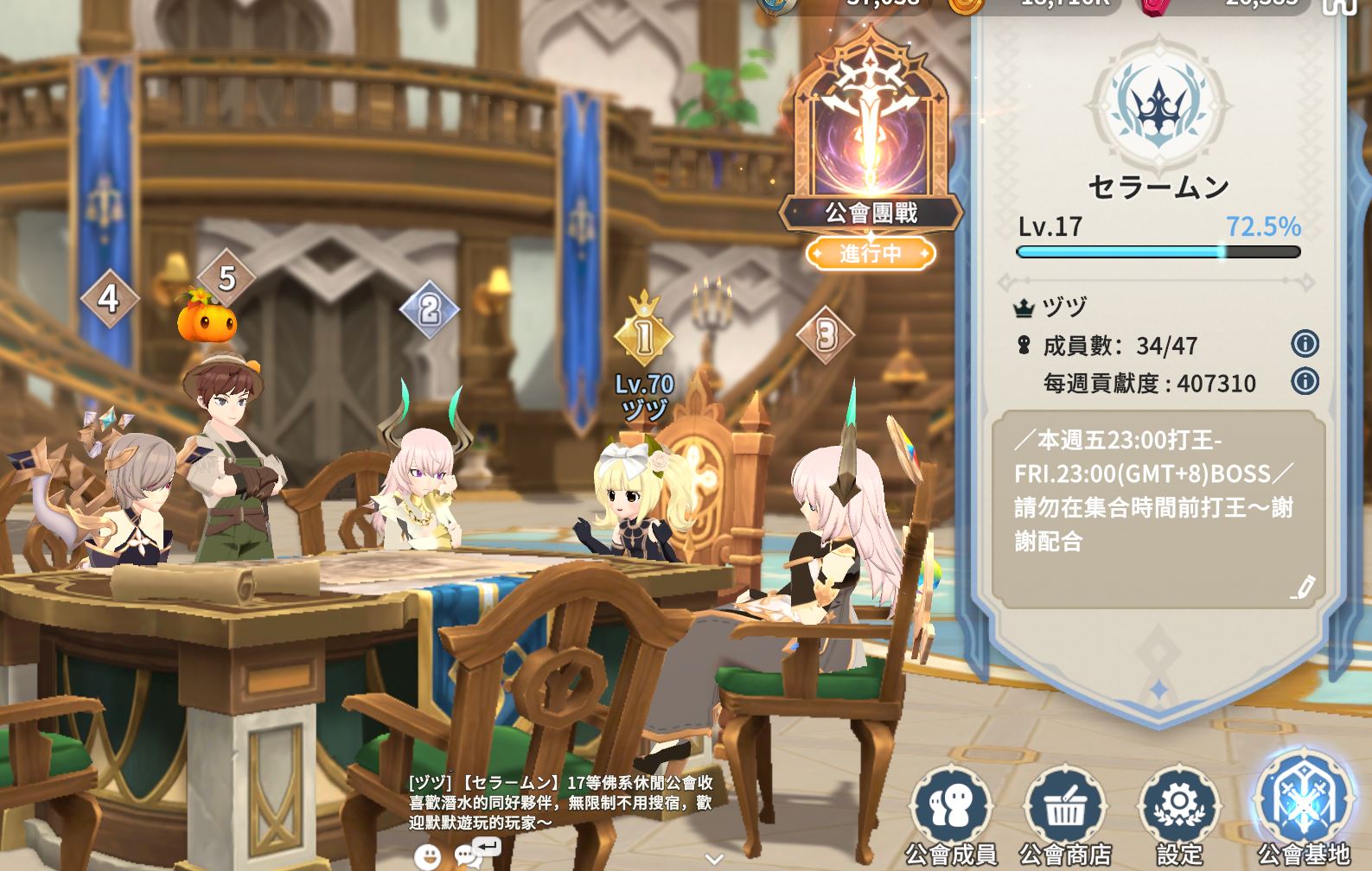Open the emoji smiley menu
Viewport: 1372px width, 871px height.
coord(427,856)
